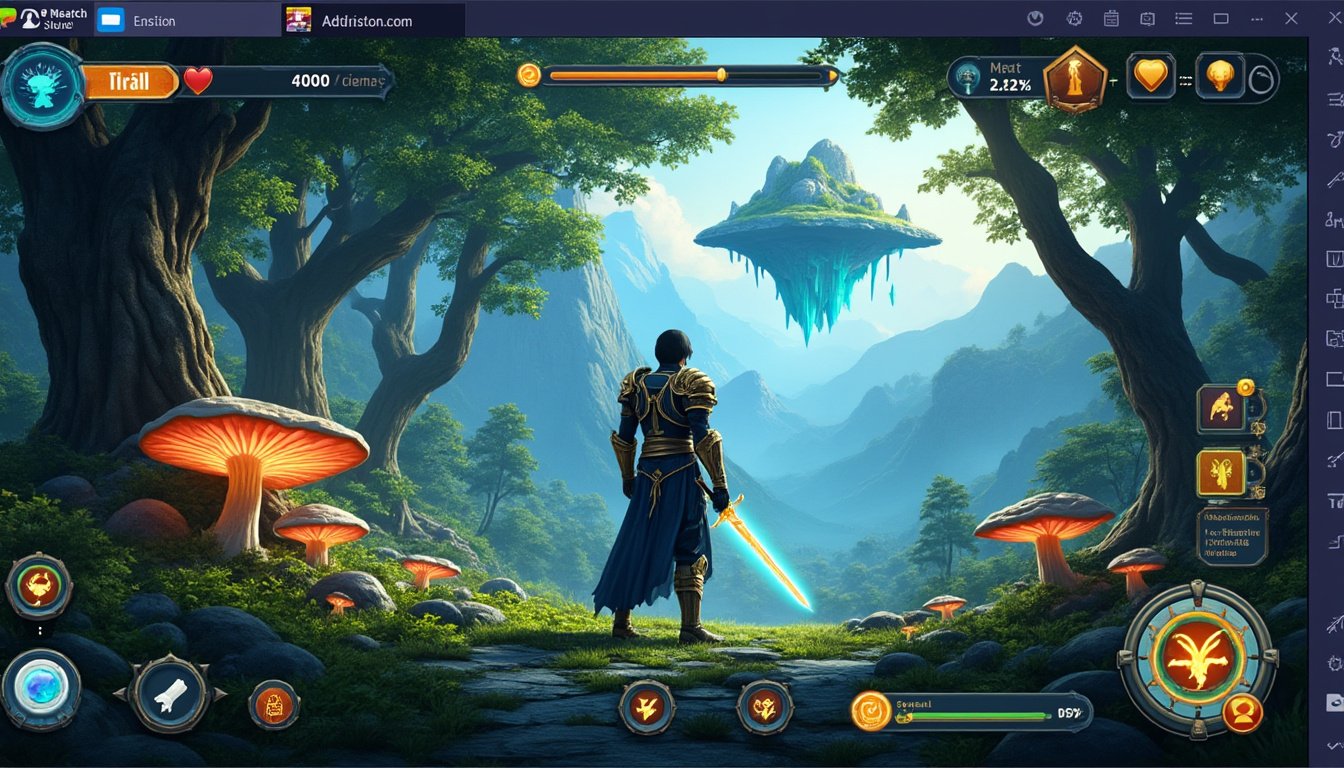Viewport: 1344px width, 768px height.
Task: Open the more options ellipsis menu
Action: tap(1255, 17)
